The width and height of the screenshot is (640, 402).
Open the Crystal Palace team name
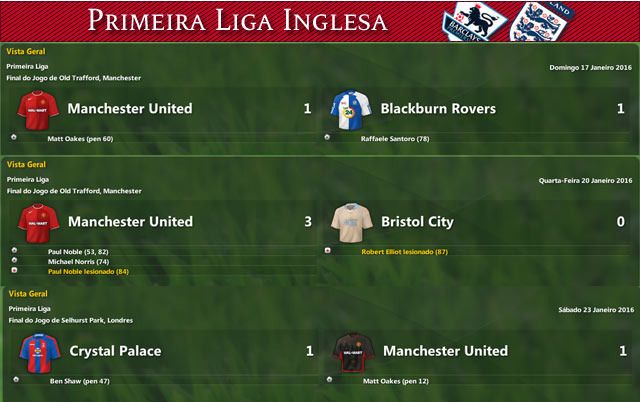point(115,351)
